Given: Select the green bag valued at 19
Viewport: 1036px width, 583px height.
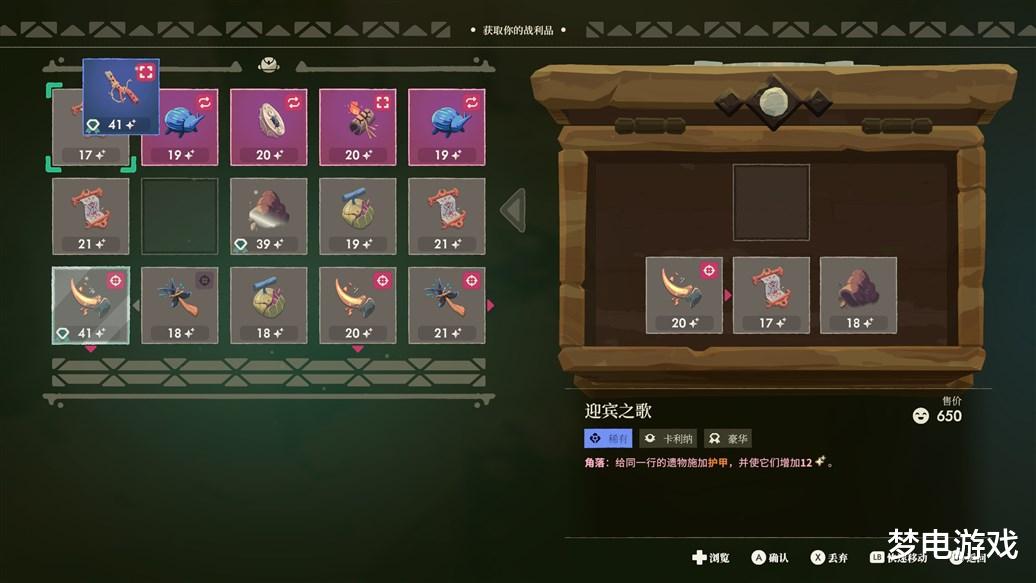Looking at the screenshot, I should point(357,216).
